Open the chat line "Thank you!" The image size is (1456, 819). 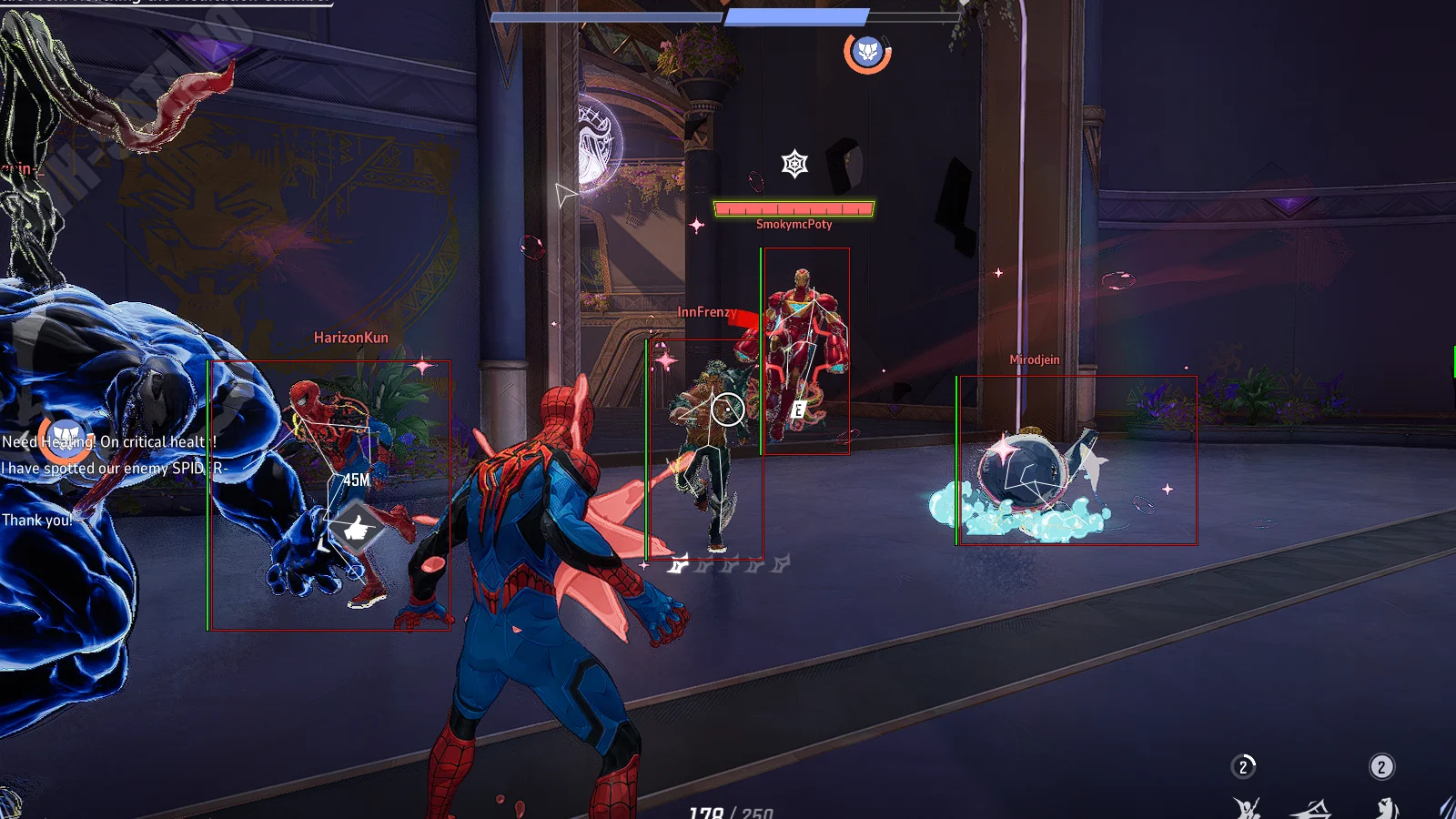(36, 521)
